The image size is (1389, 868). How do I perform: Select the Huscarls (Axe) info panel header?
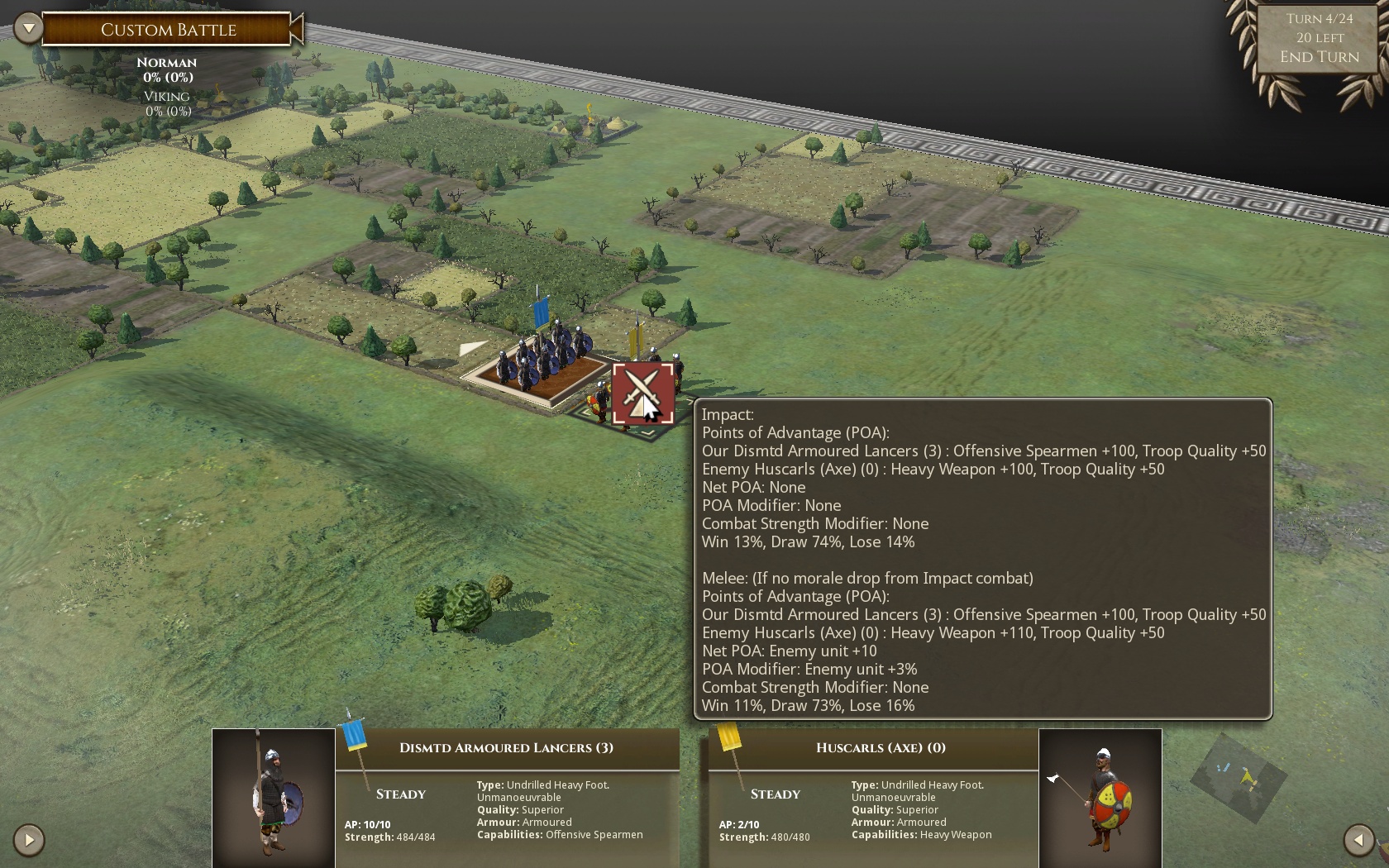880,748
